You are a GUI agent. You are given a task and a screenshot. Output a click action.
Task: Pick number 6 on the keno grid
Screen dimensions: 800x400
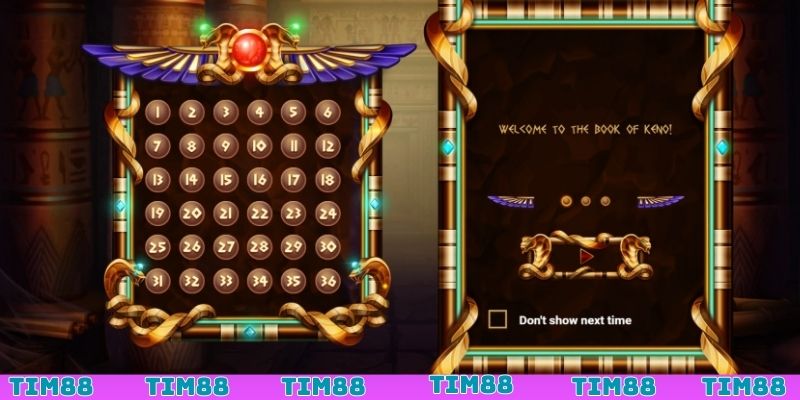coord(326,112)
